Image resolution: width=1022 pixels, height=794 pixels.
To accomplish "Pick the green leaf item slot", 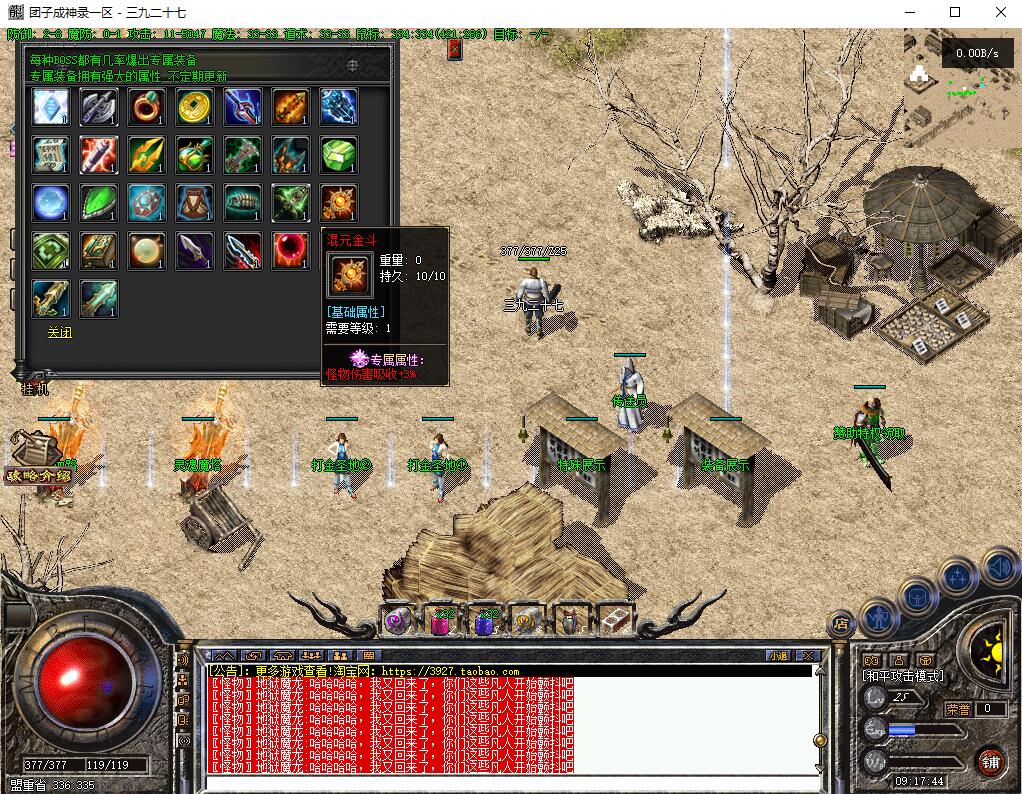I will click(99, 203).
